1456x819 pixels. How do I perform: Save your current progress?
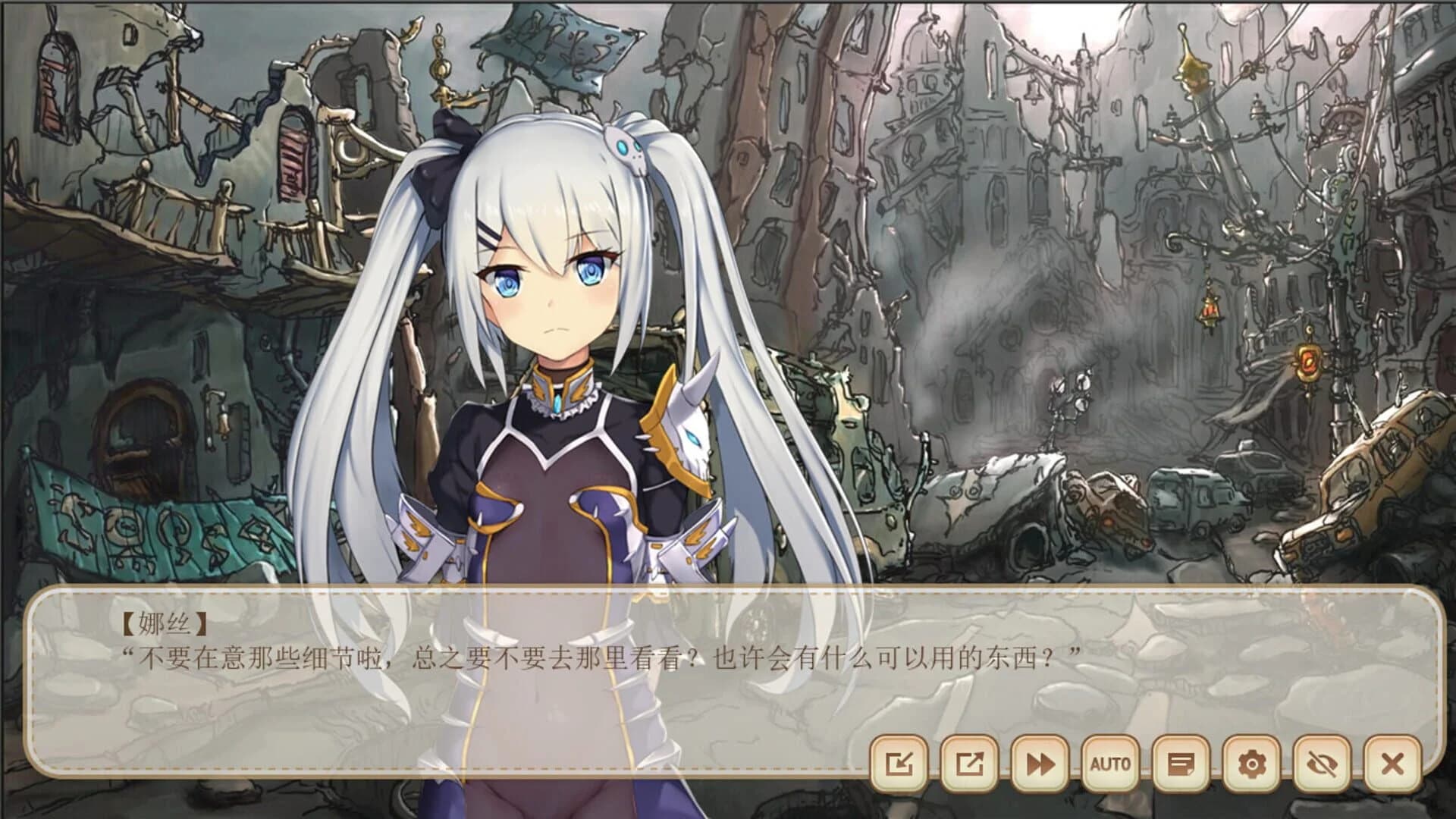tap(902, 766)
